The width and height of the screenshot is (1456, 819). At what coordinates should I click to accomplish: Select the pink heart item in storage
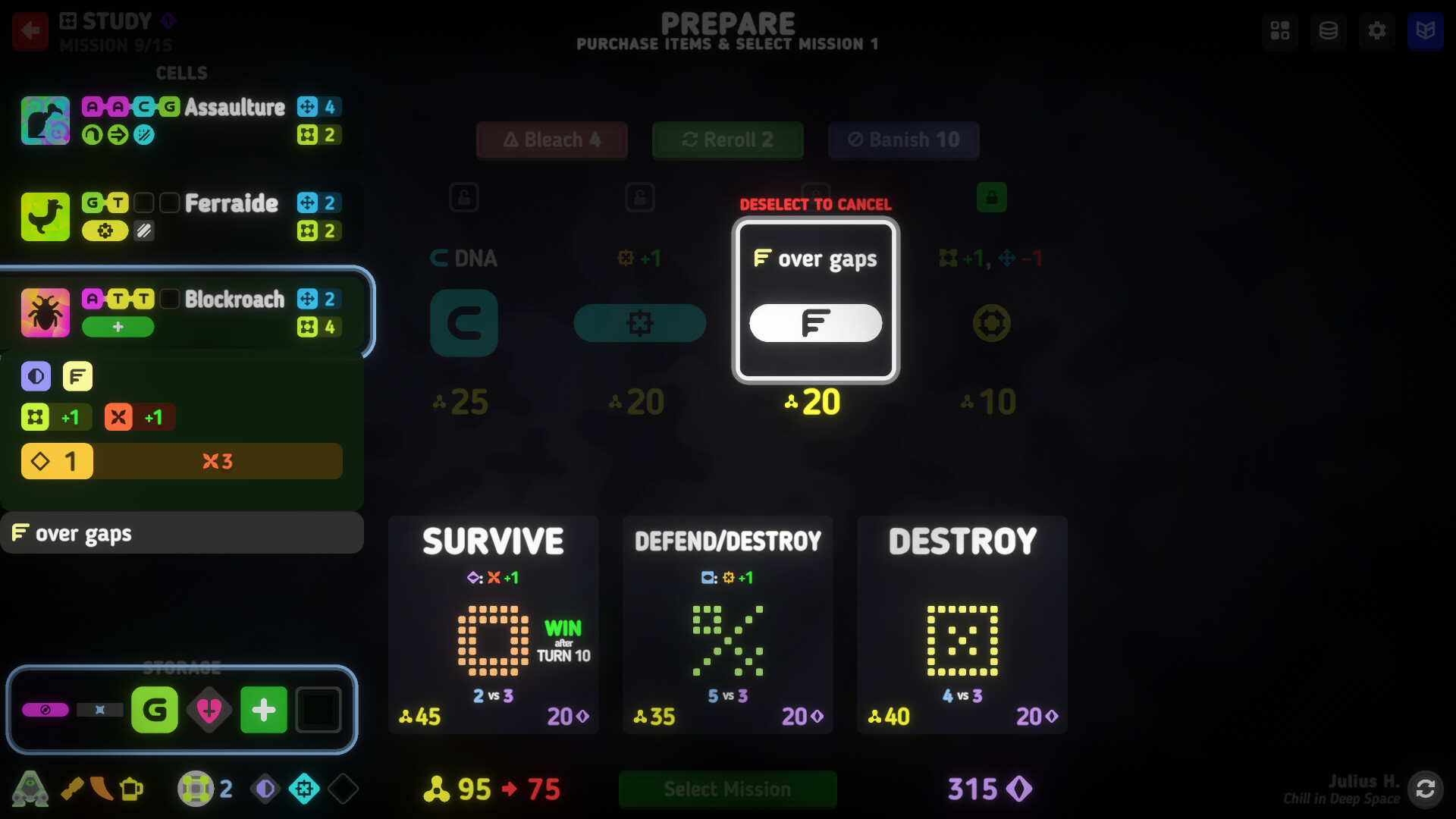pyautogui.click(x=209, y=710)
